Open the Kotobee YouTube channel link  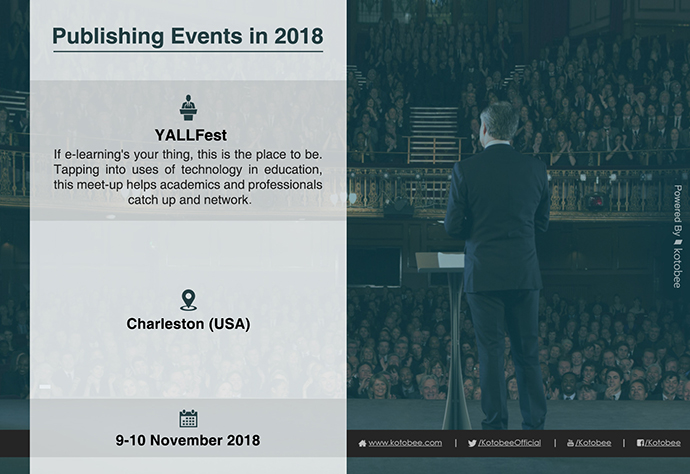589,443
